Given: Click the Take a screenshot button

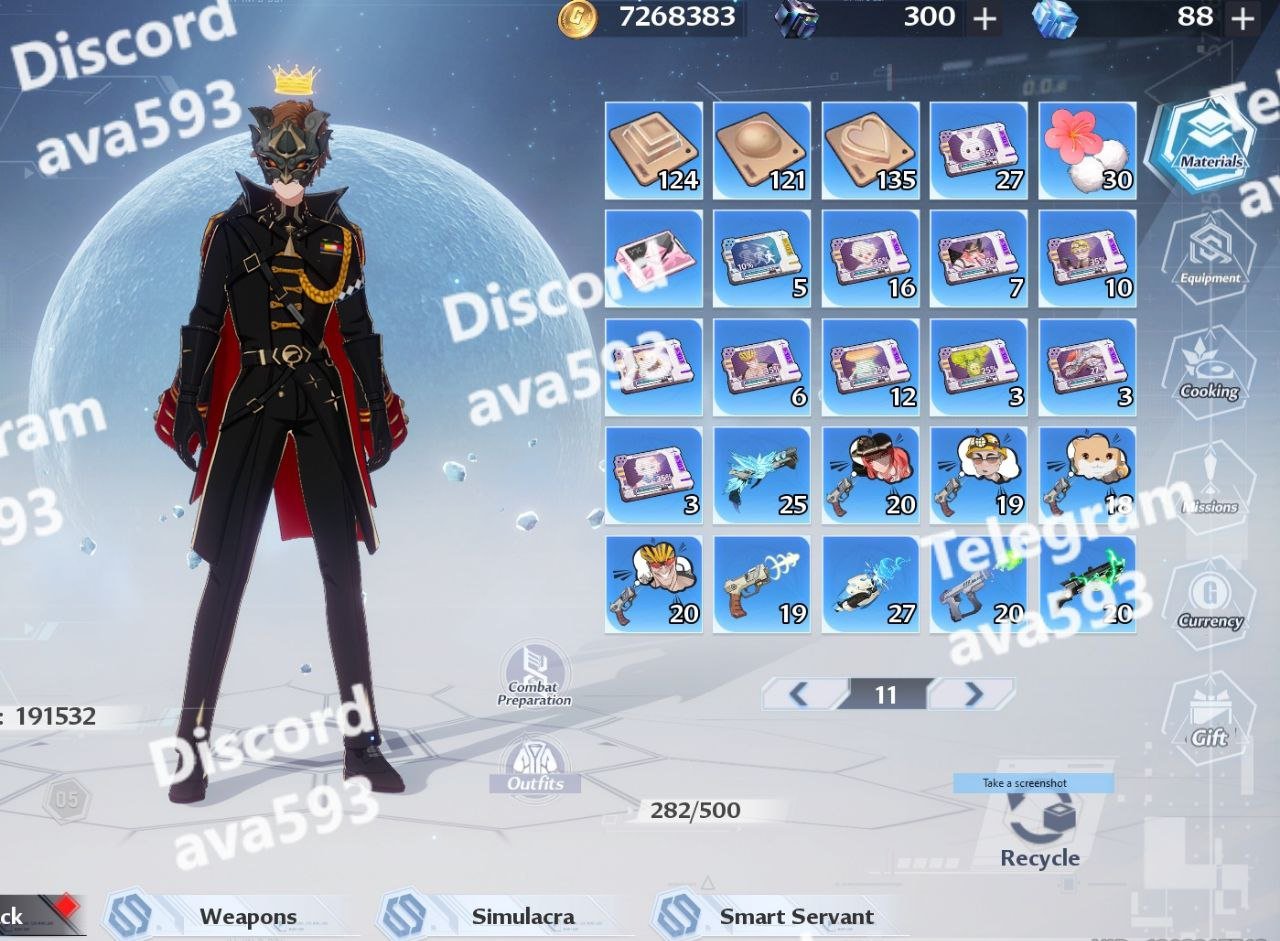Looking at the screenshot, I should 1033,783.
